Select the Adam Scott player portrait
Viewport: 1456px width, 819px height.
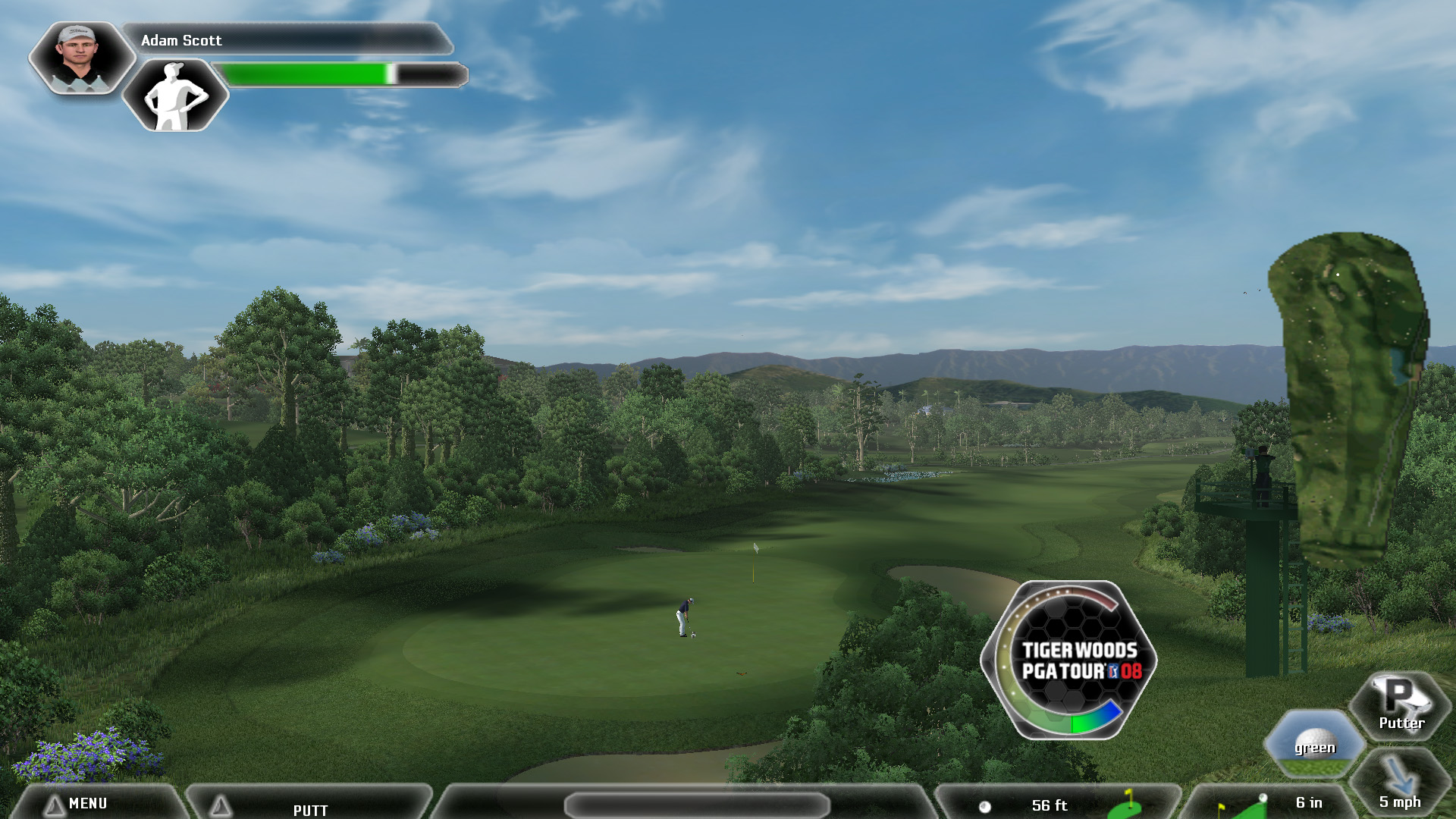click(80, 57)
